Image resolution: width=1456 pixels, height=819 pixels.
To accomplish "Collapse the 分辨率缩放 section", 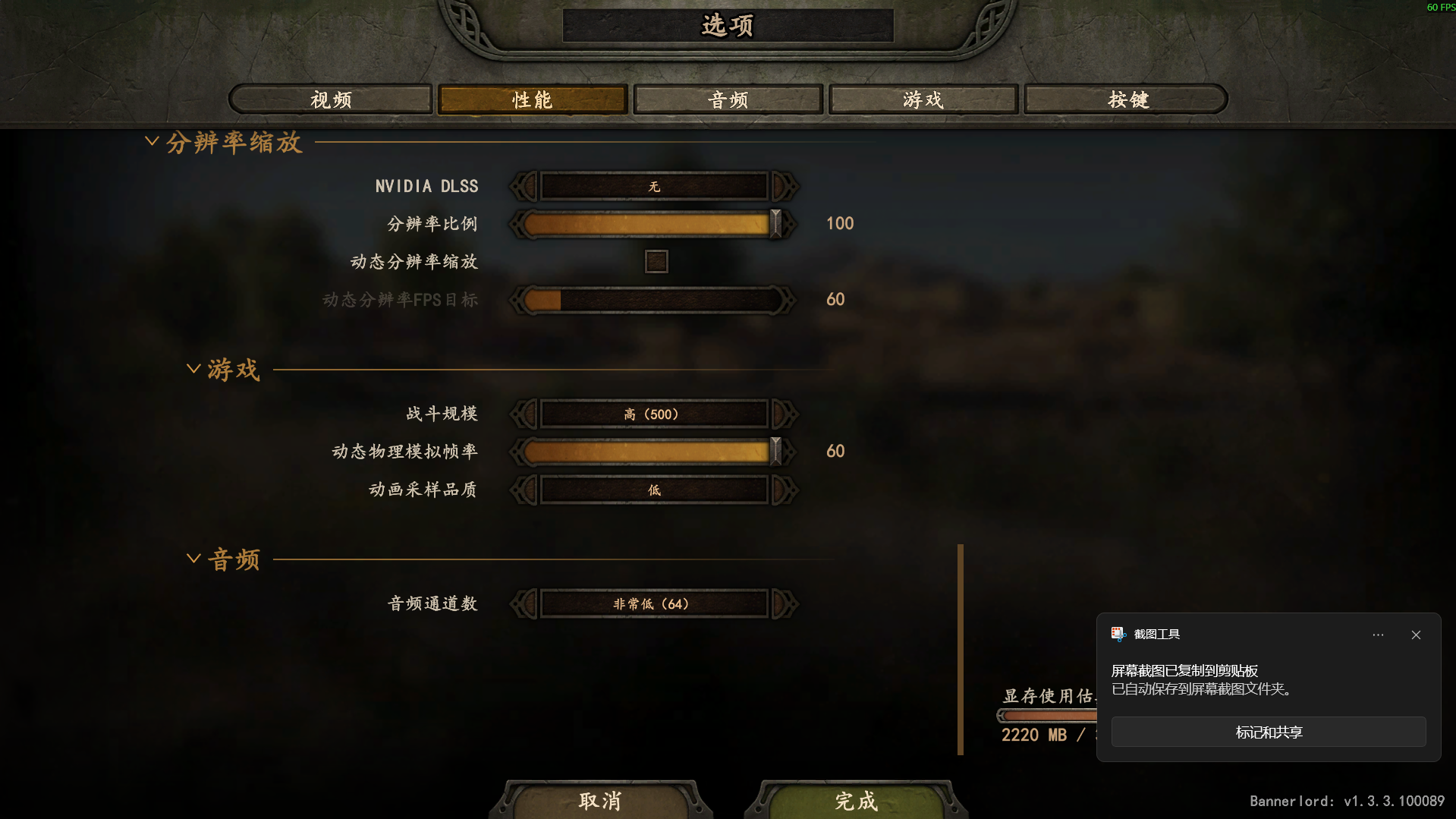I will [152, 141].
